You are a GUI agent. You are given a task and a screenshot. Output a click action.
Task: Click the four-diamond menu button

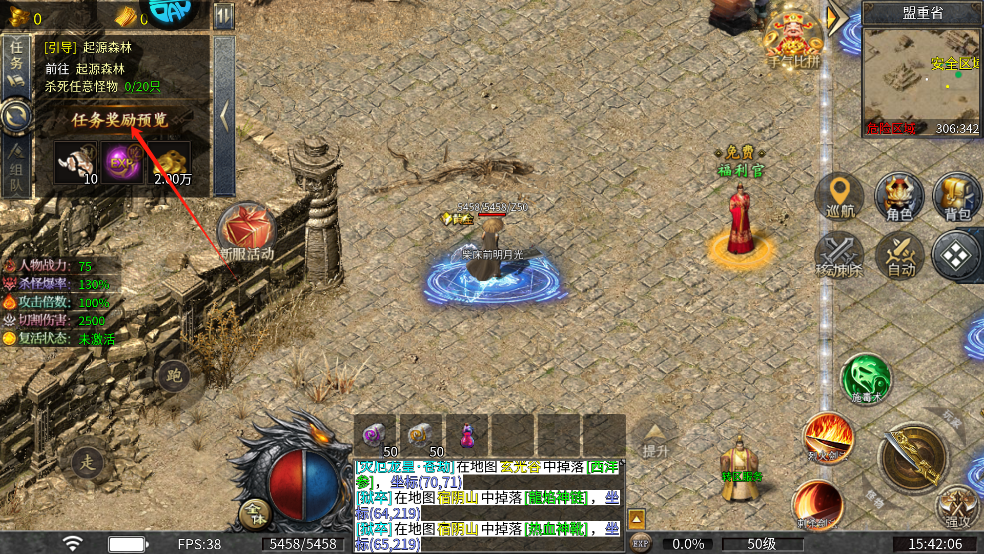pos(957,254)
